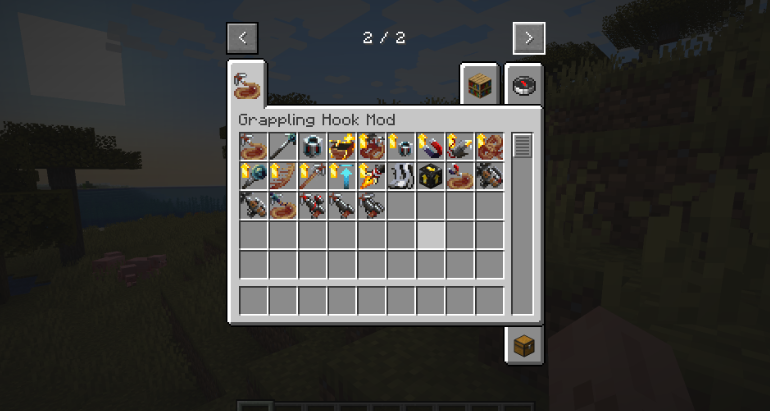770x411 pixels.
Task: Pick the cyan up-arrow upgrade item
Action: 342,176
